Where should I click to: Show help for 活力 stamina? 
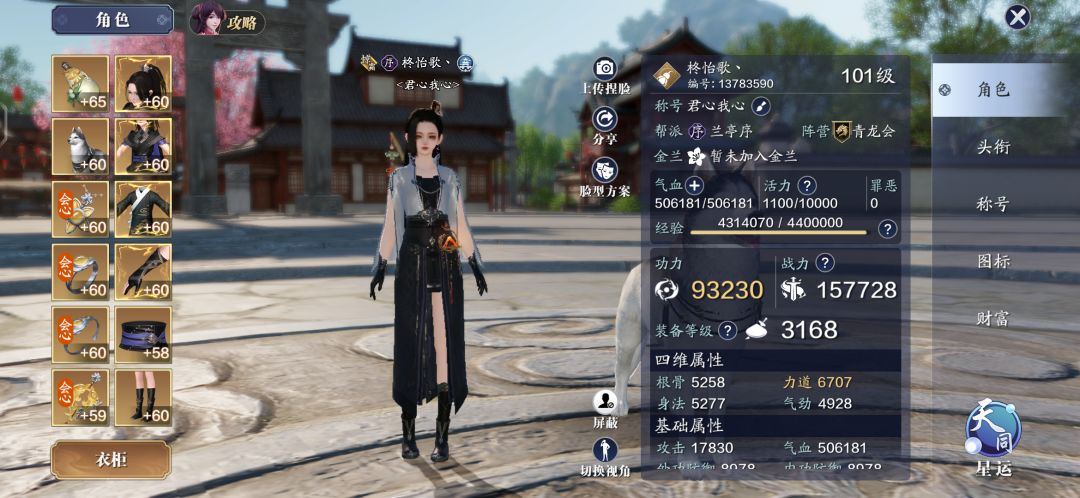pyautogui.click(x=806, y=185)
